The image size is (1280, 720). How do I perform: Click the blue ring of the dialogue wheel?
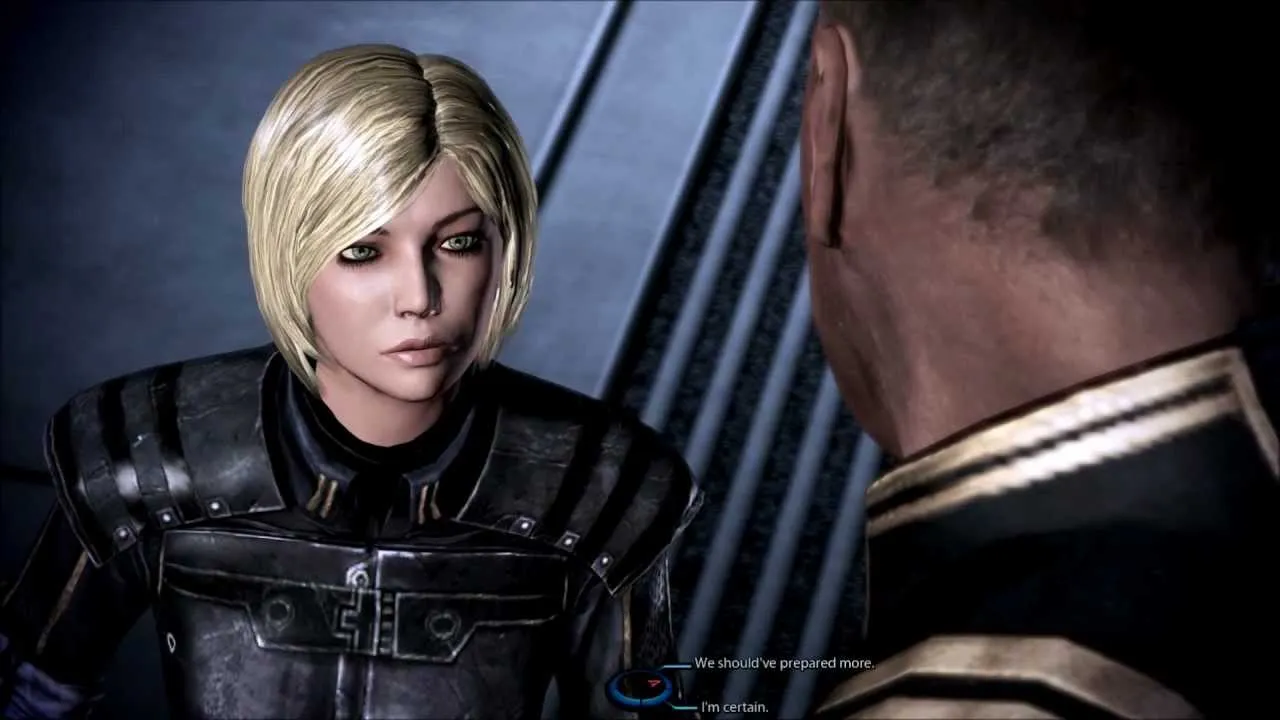pyautogui.click(x=612, y=688)
